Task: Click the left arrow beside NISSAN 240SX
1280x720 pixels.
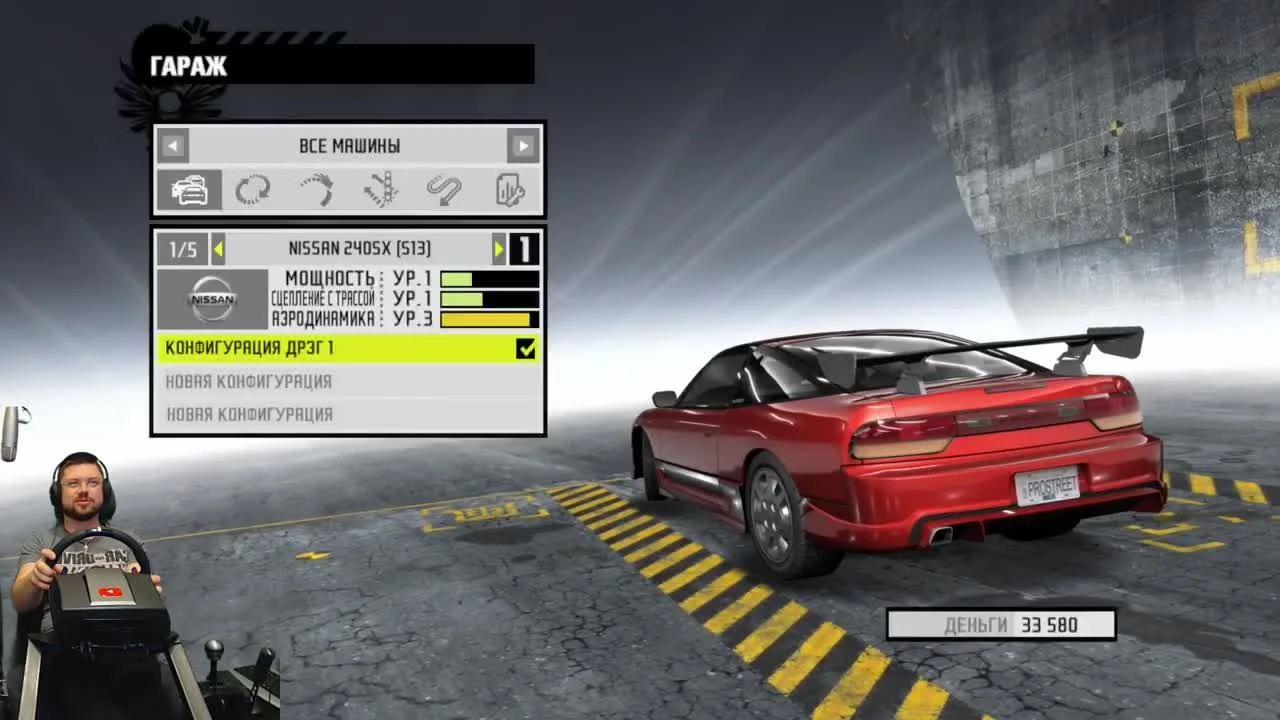Action: [219, 249]
